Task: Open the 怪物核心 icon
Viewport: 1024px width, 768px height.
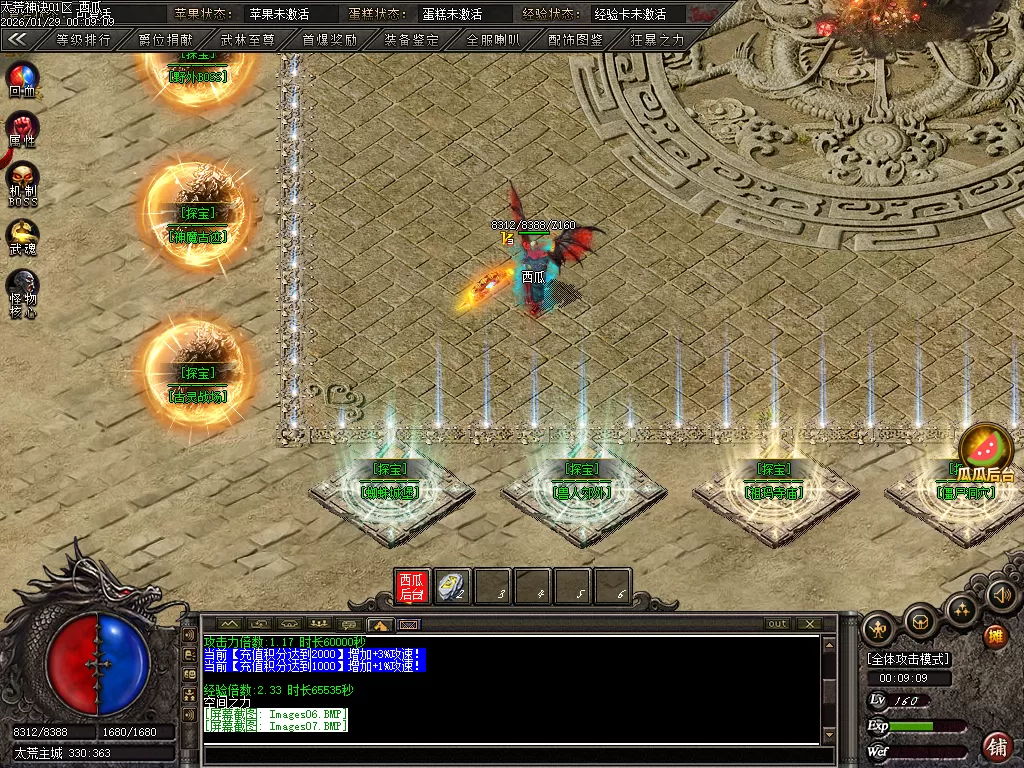Action: (22, 289)
